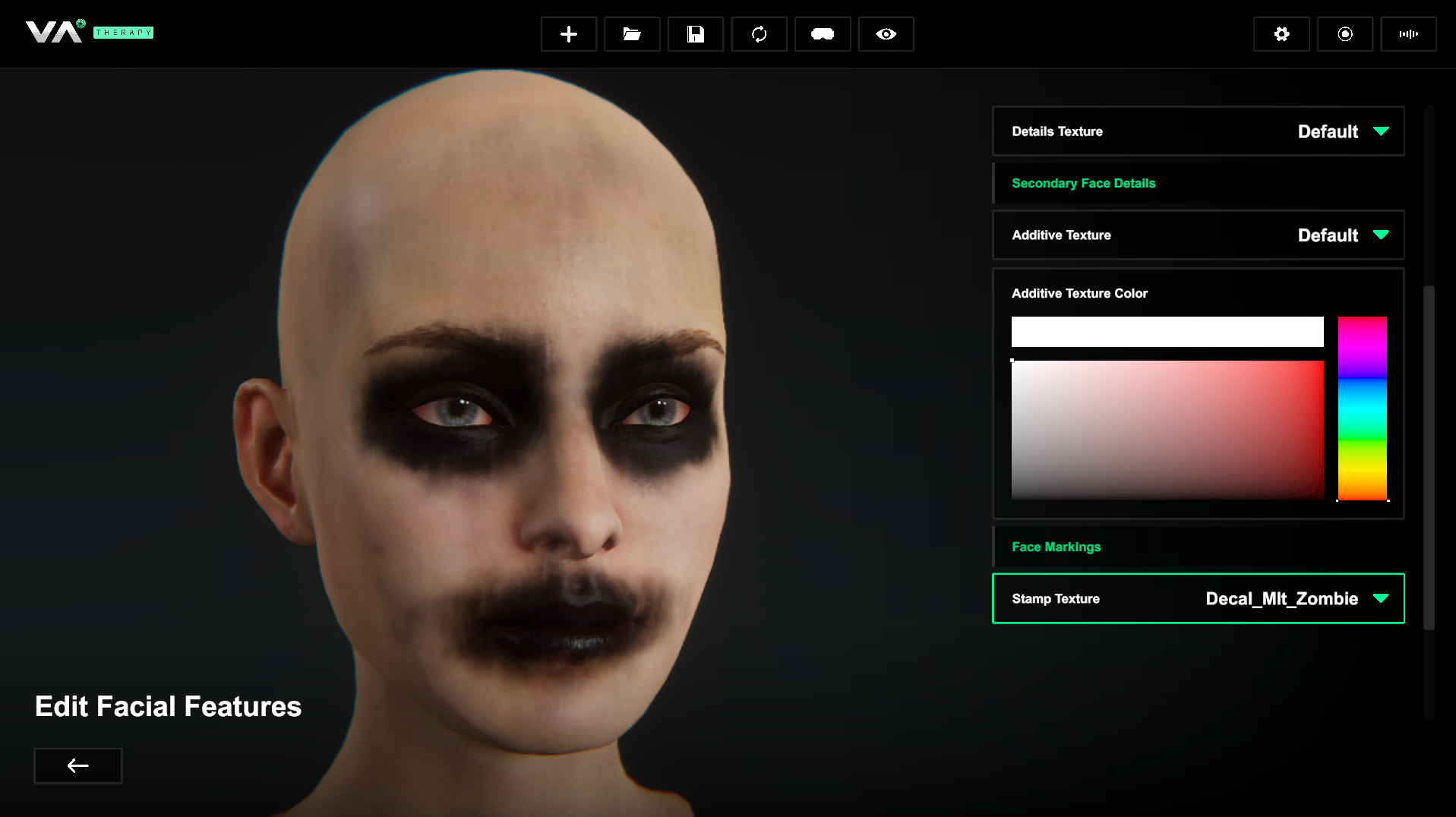
Task: Choose a hue on the rainbow strip
Action: [x=1362, y=408]
